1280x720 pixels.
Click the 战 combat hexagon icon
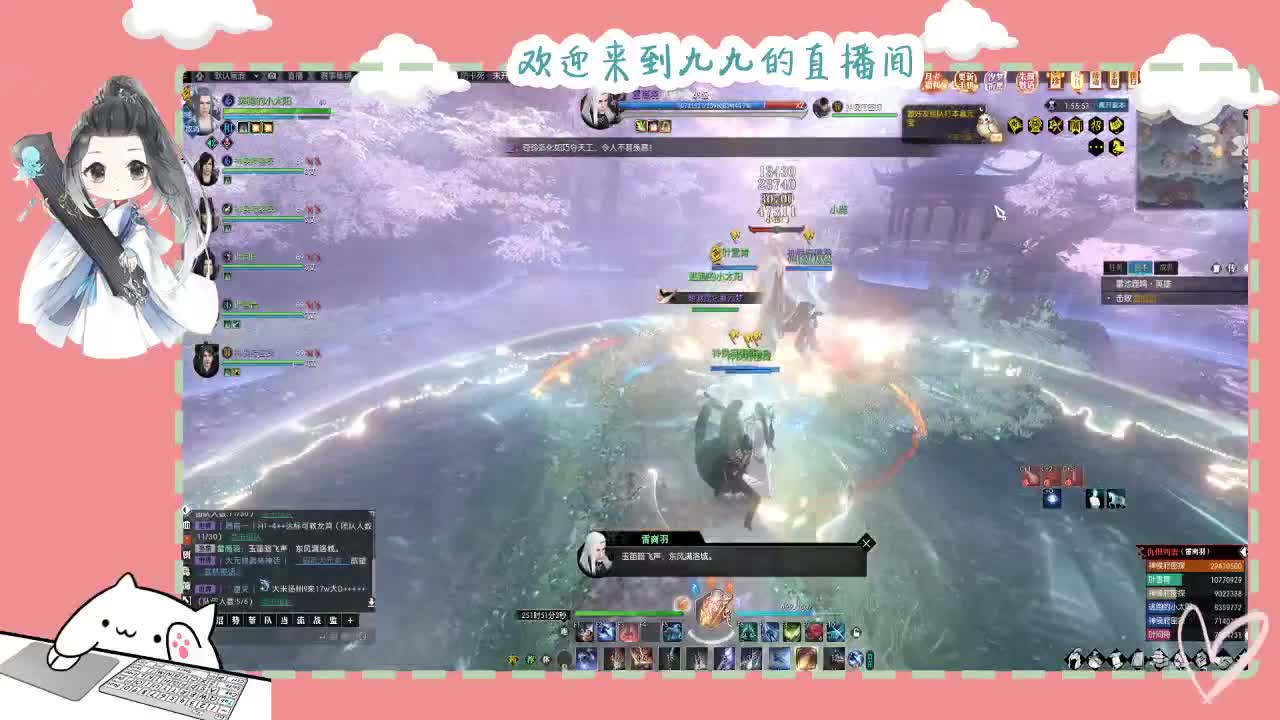(1053, 125)
